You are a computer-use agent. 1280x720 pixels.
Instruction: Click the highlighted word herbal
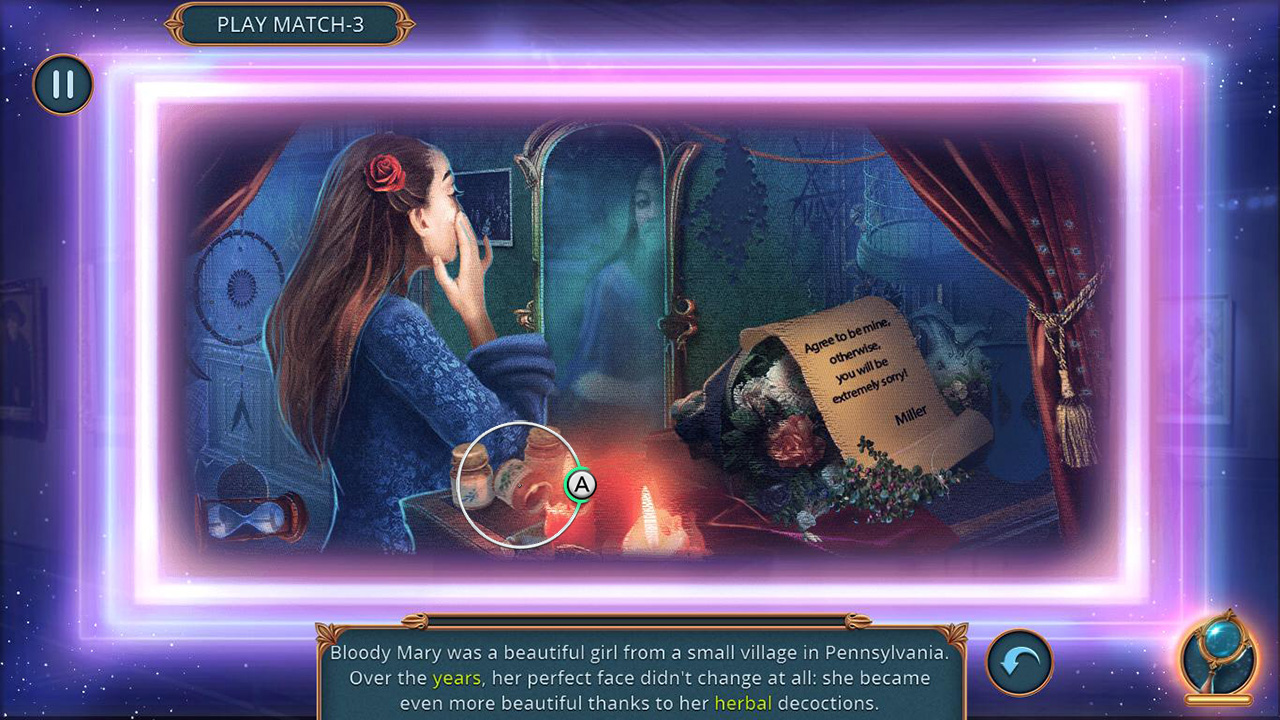click(x=743, y=703)
